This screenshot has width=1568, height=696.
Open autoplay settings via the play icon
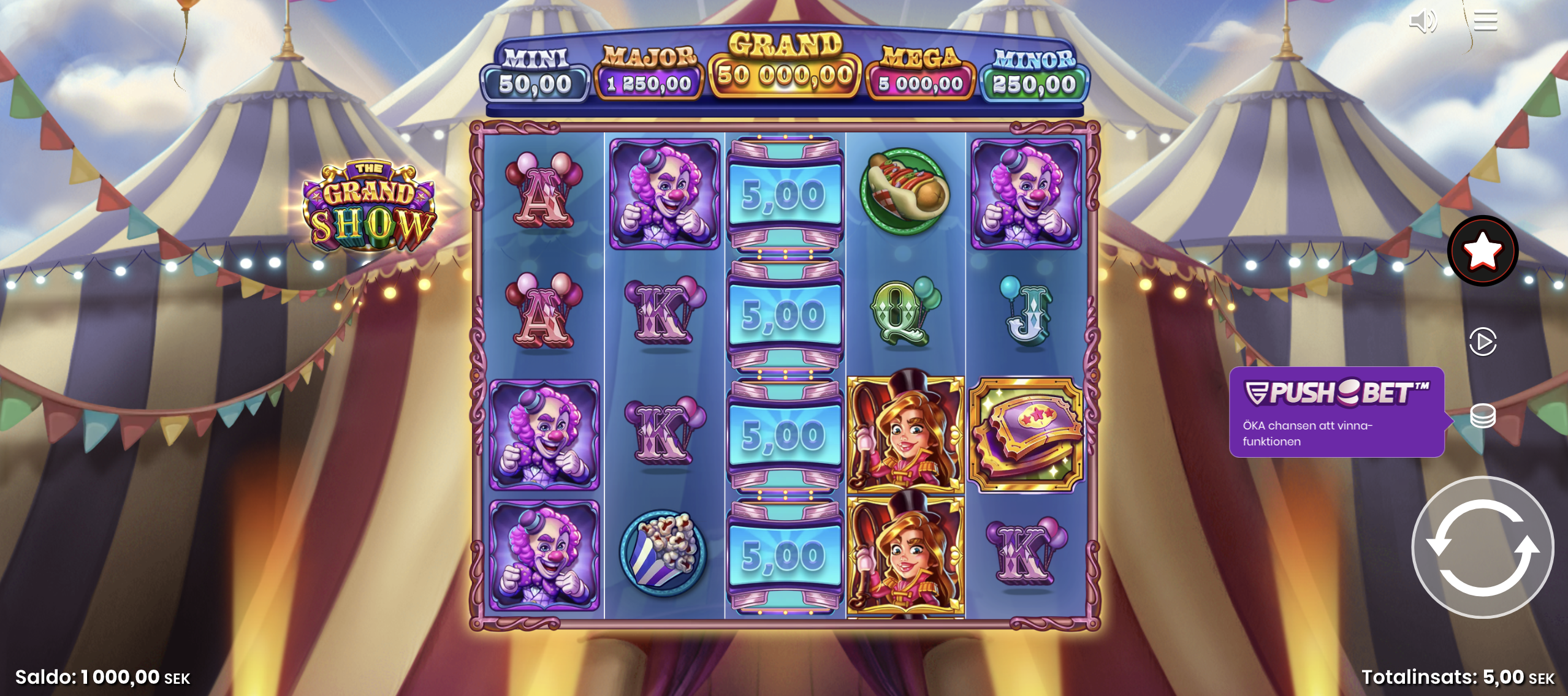(x=1482, y=342)
